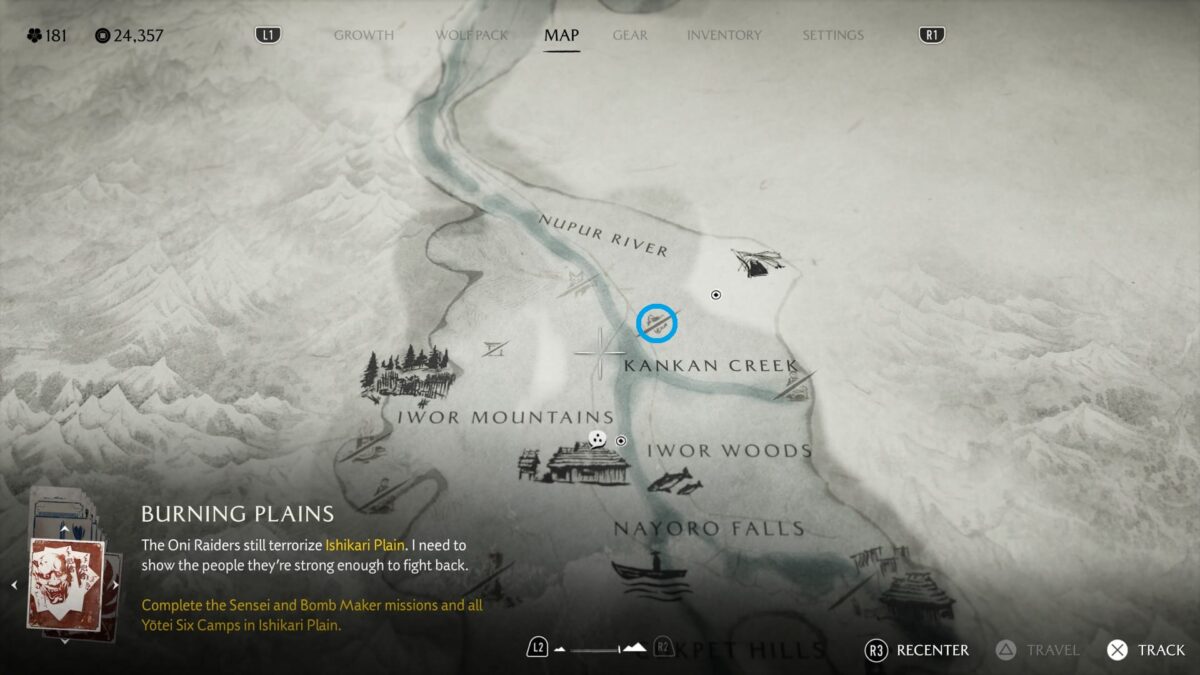Open the Inventory tab
Image resolution: width=1200 pixels, height=675 pixels.
click(725, 35)
